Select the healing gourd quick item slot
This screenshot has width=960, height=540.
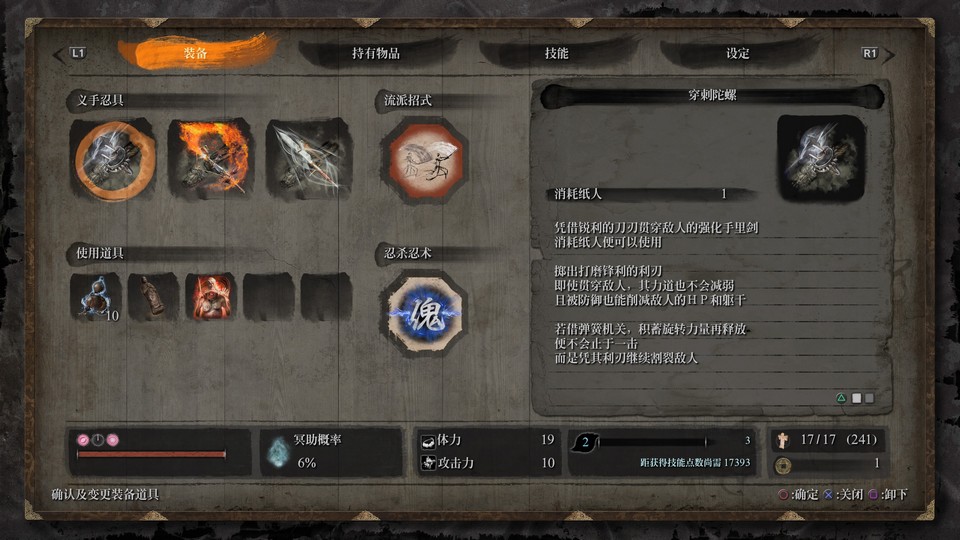click(97, 297)
